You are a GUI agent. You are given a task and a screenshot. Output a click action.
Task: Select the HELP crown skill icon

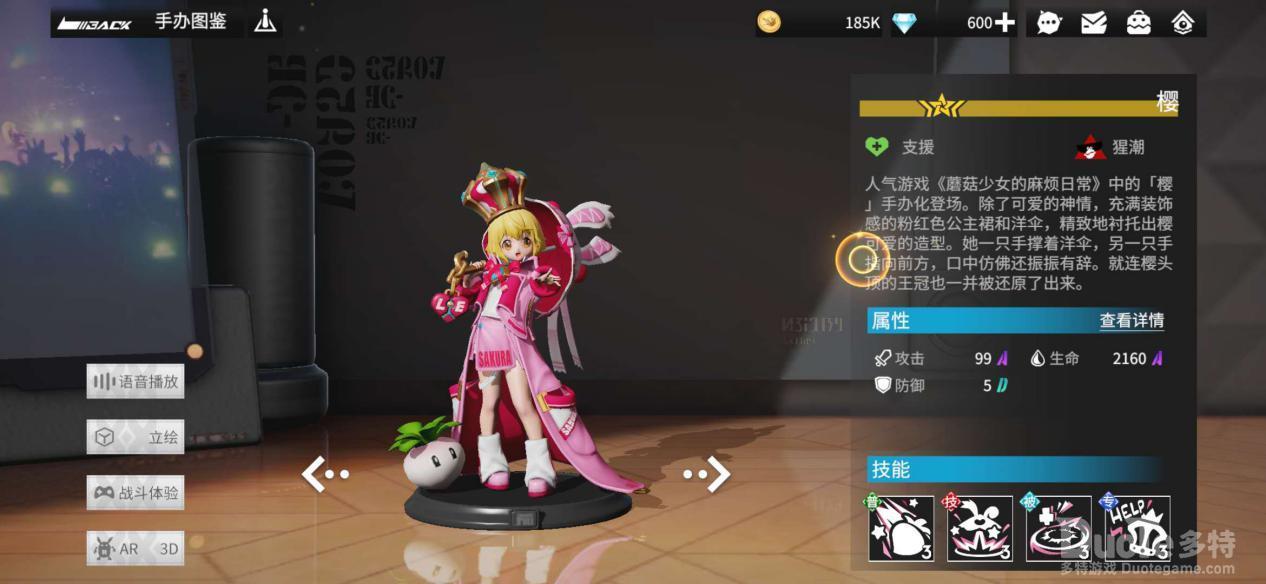tap(1137, 528)
